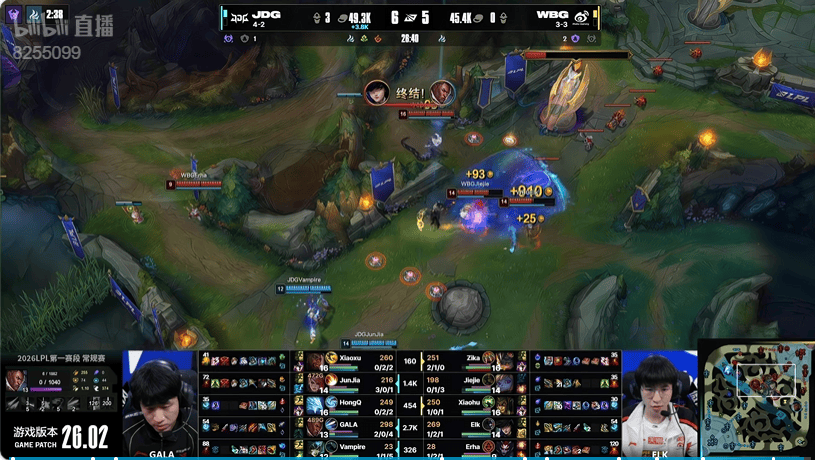Click the GALA player webcam feed
The height and width of the screenshot is (460, 815).
tap(160, 400)
